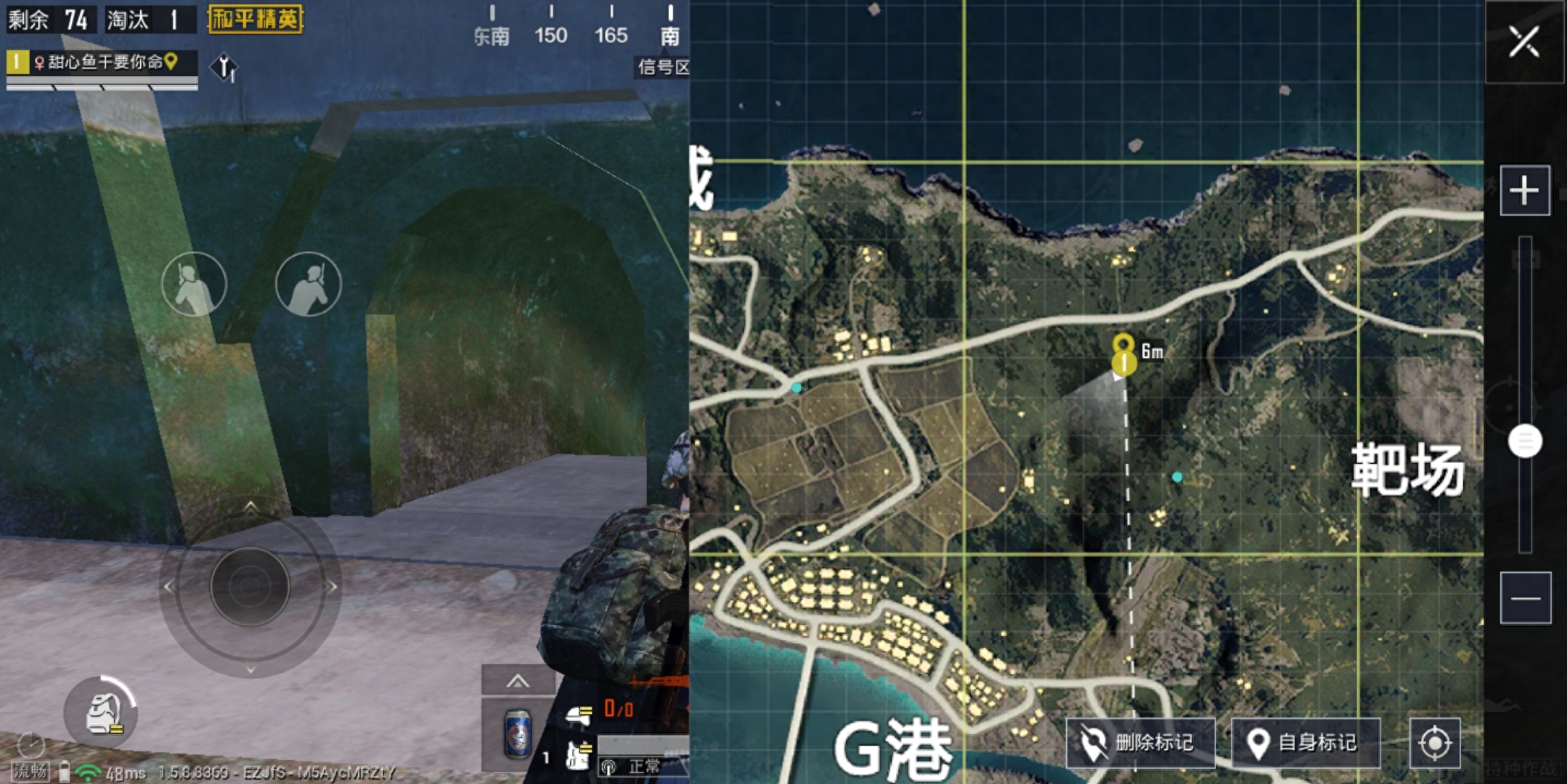This screenshot has height=784, width=1567.
Task: Collapse the quick-item bar with the up chevron
Action: pyautogui.click(x=518, y=681)
